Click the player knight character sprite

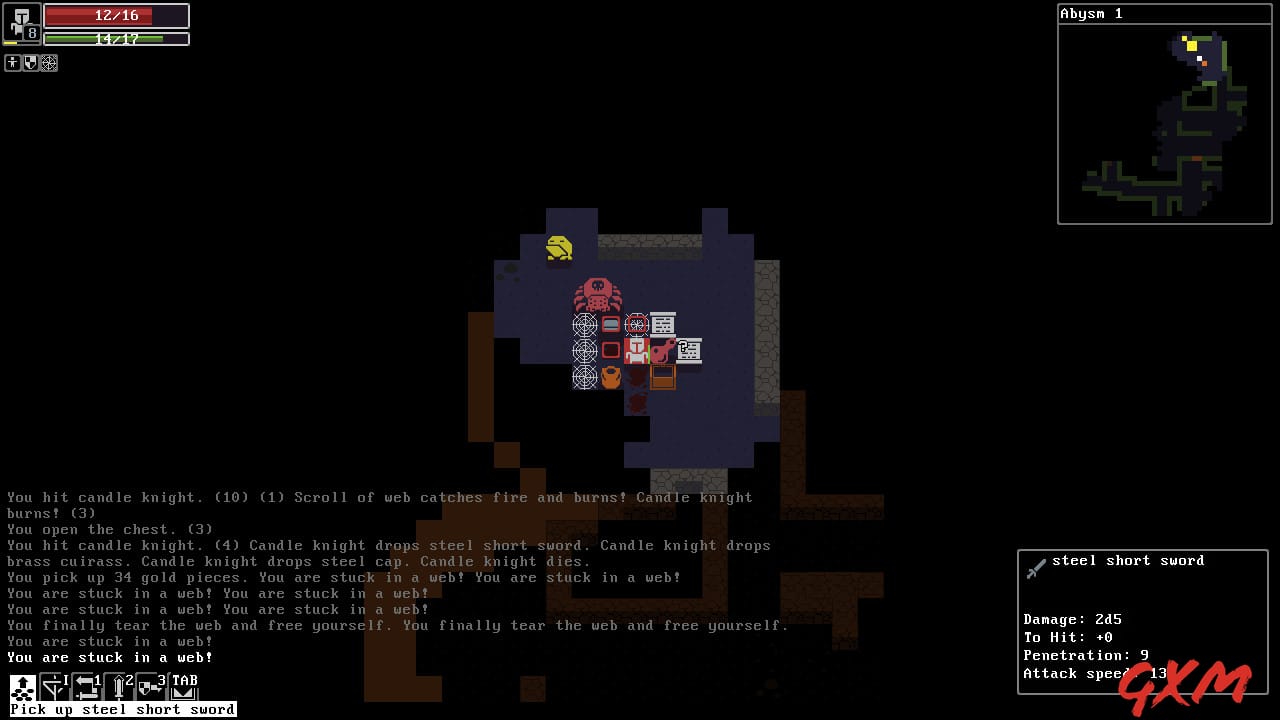pyautogui.click(x=636, y=350)
